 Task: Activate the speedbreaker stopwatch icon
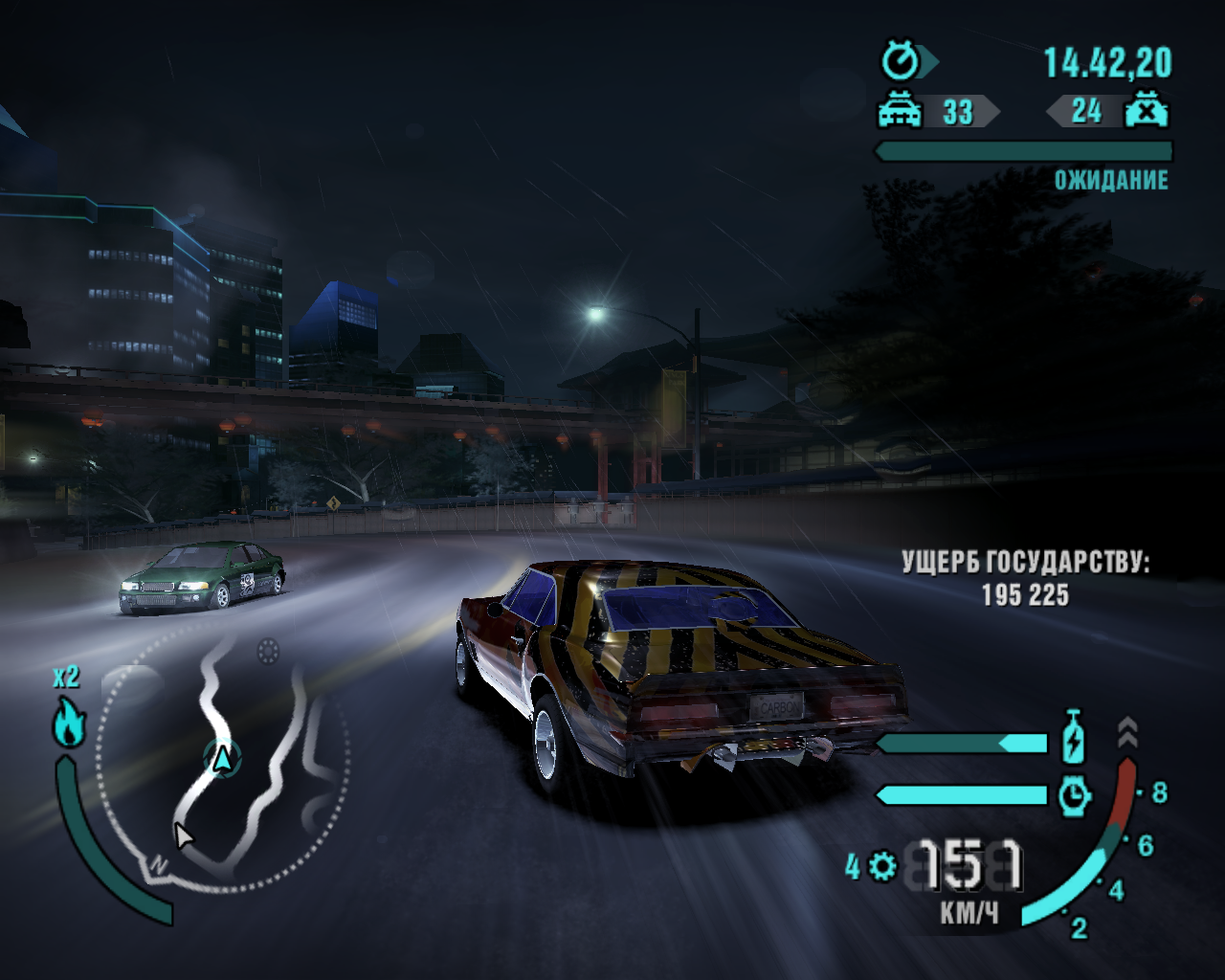tap(1075, 795)
